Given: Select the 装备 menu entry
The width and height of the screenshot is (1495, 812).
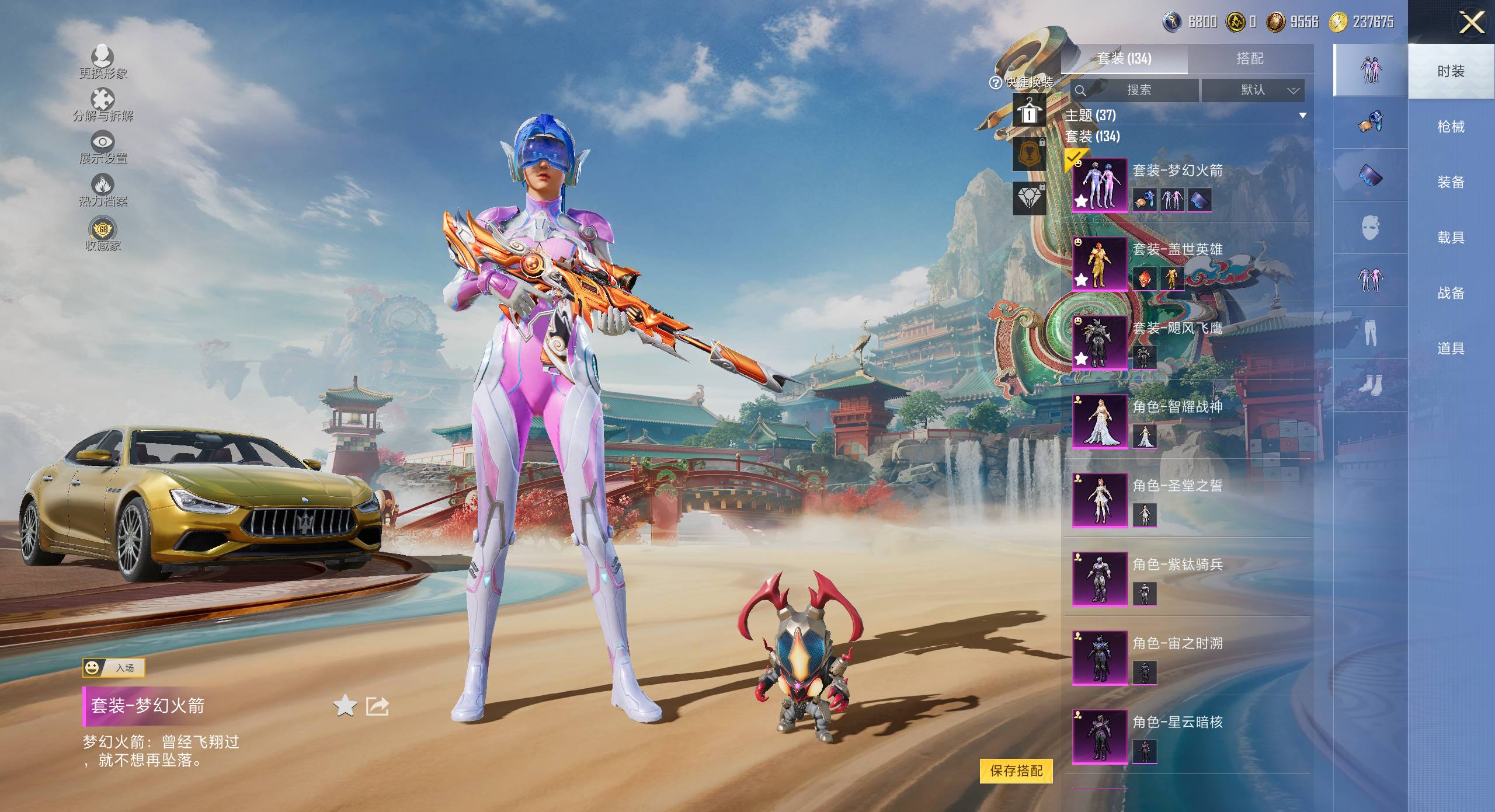Looking at the screenshot, I should click(x=1451, y=182).
